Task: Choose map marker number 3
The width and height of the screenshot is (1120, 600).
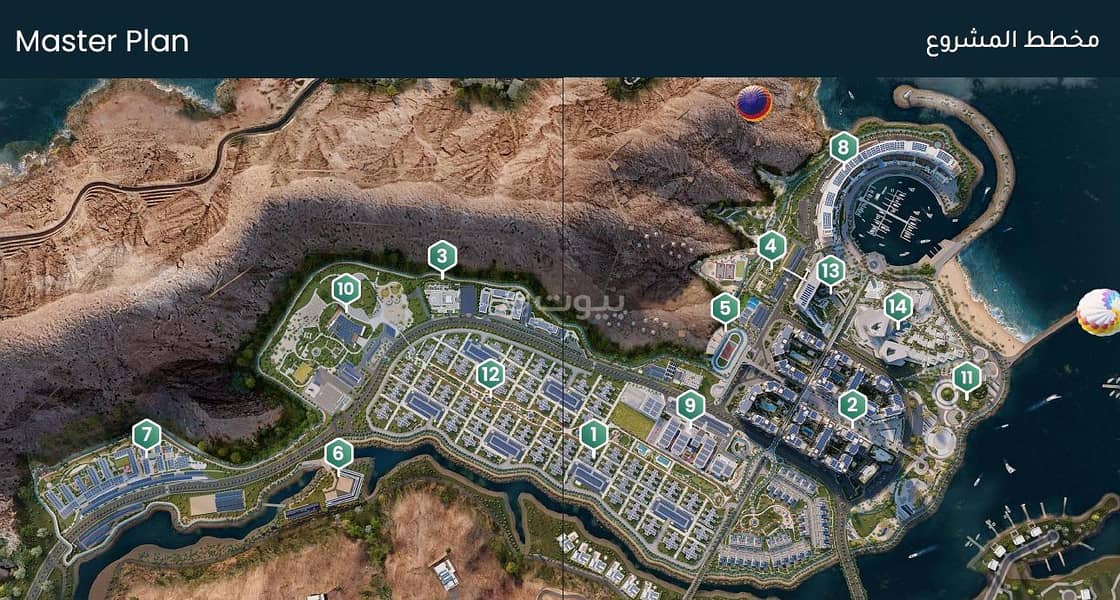Action: coord(442,256)
